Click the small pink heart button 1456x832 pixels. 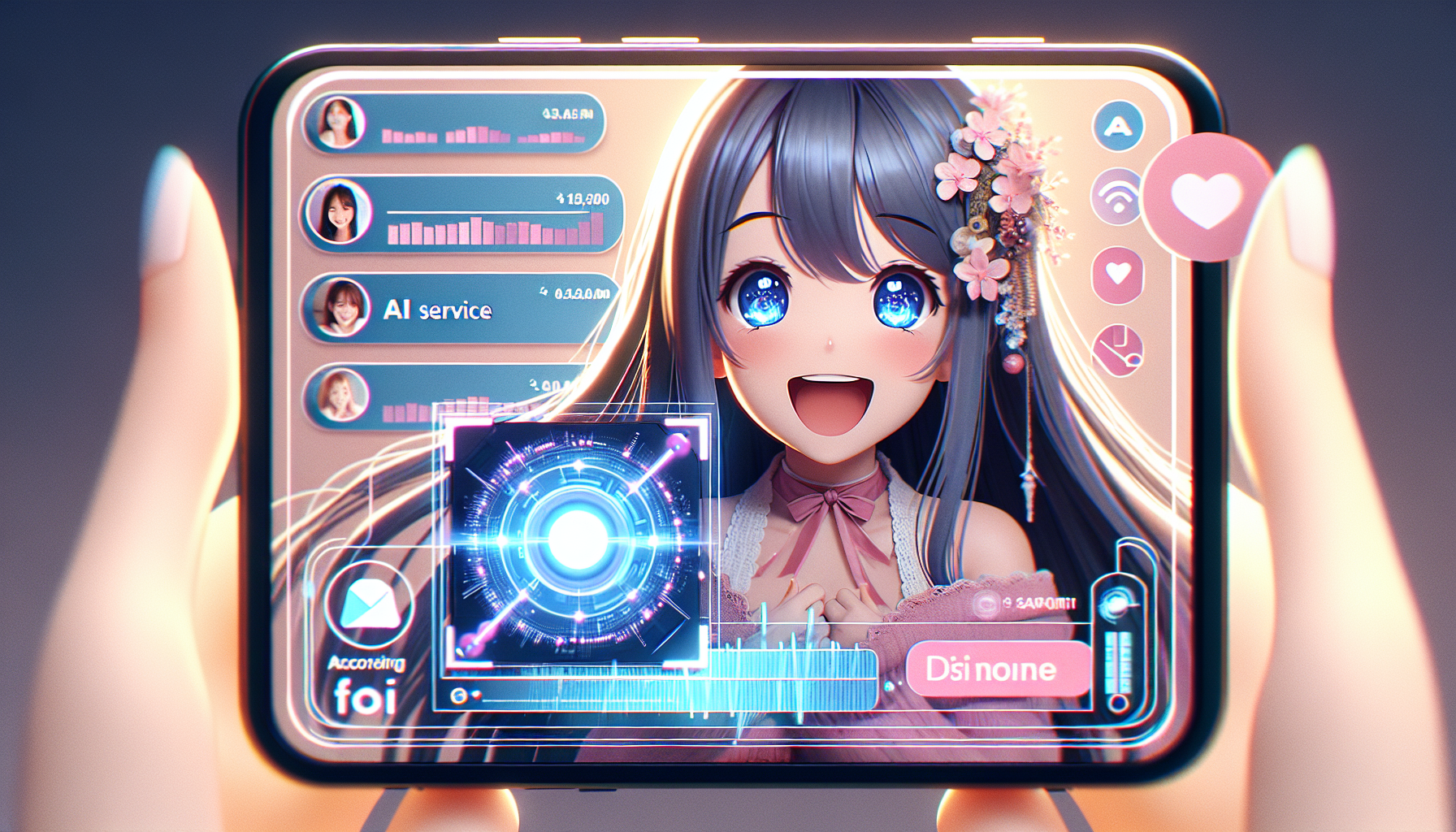pos(1118,274)
